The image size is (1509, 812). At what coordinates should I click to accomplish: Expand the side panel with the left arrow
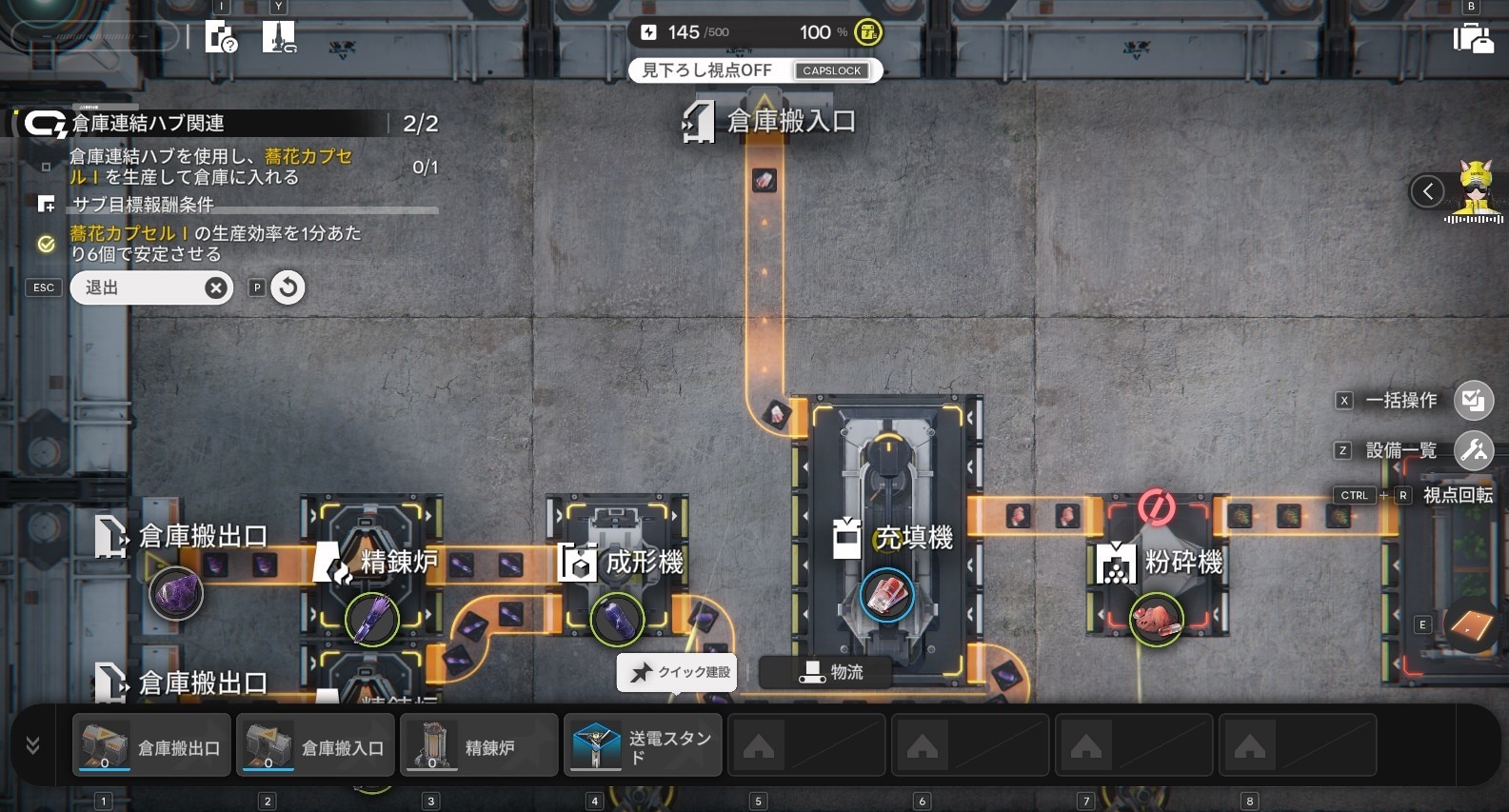coord(1427,192)
